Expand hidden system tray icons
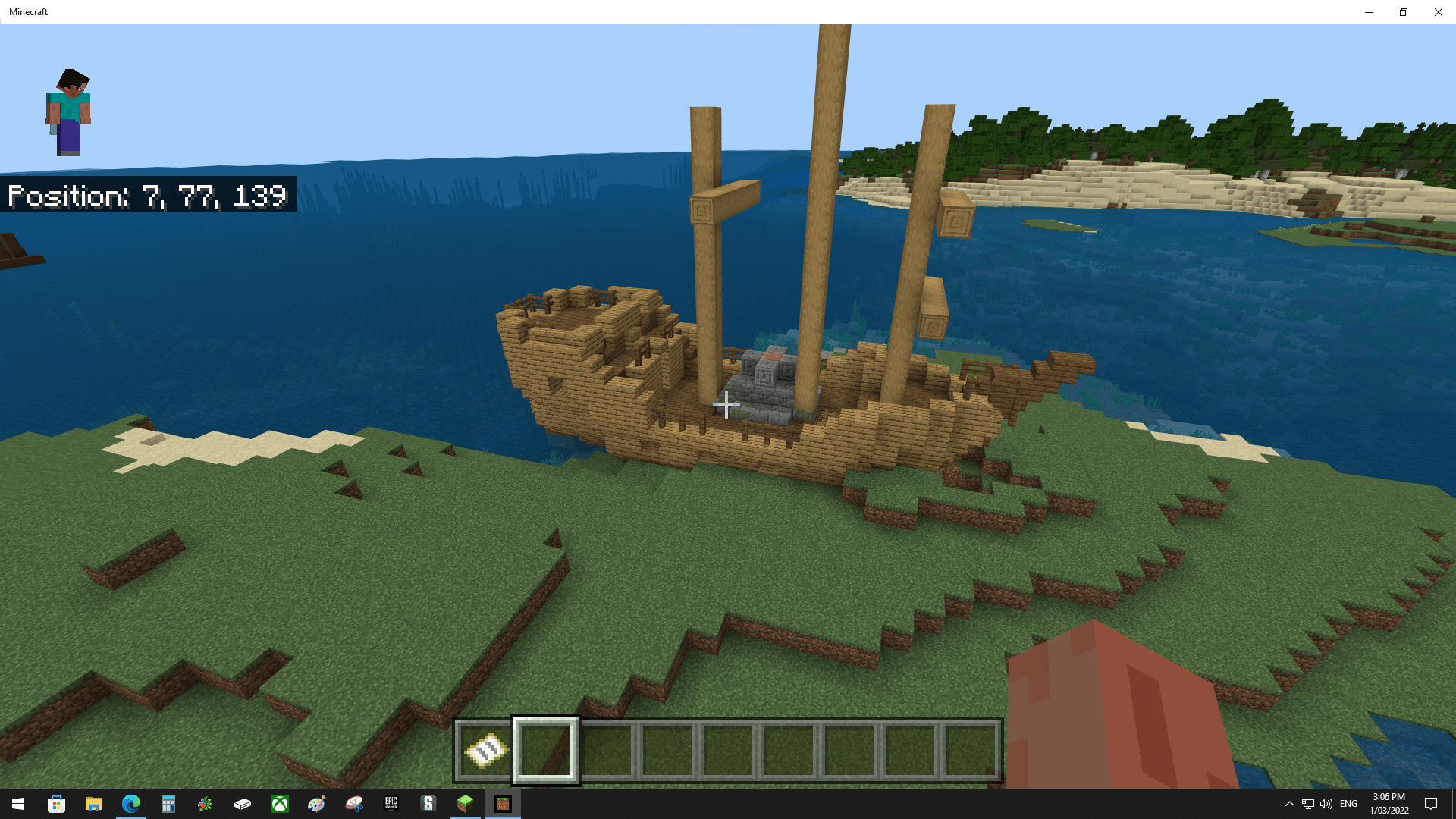The width and height of the screenshot is (1456, 819). point(1291,804)
